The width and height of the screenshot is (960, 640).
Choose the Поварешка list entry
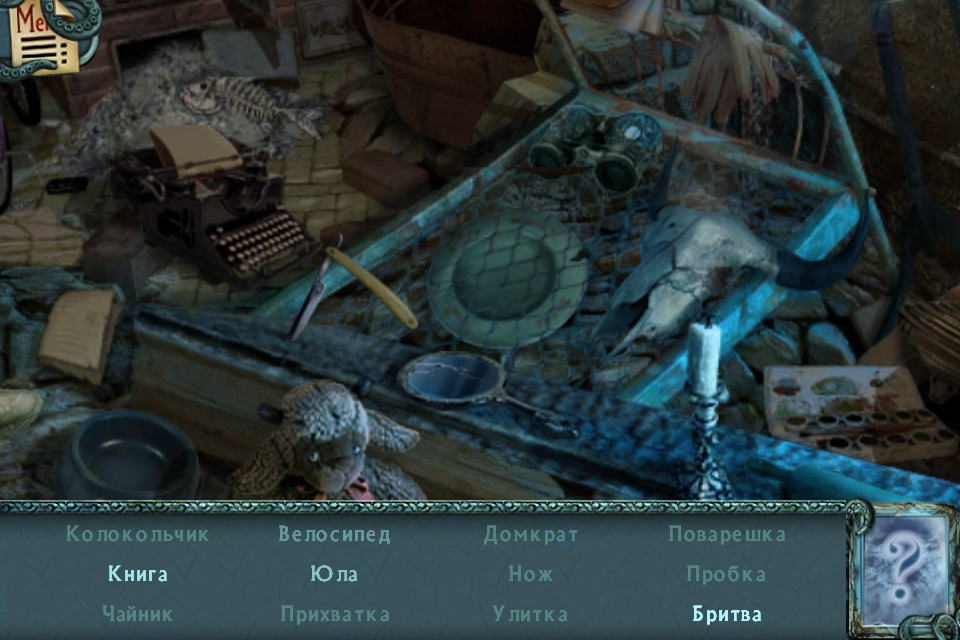(727, 534)
